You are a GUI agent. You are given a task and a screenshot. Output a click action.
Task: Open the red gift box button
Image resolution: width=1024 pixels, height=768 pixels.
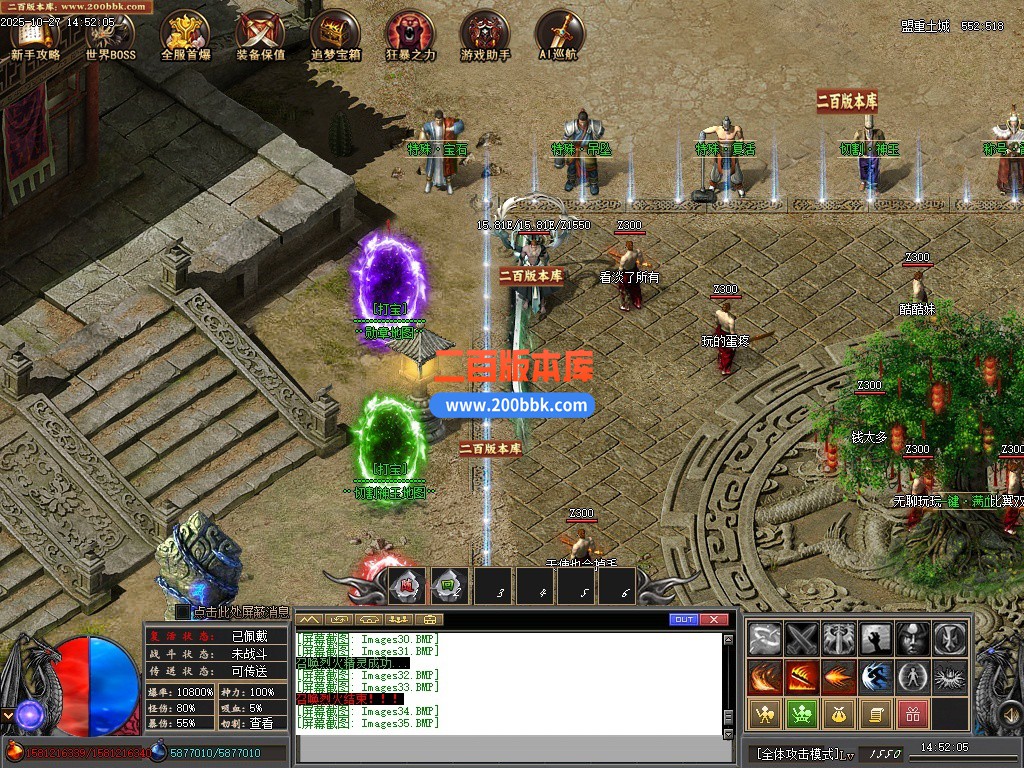pos(911,714)
